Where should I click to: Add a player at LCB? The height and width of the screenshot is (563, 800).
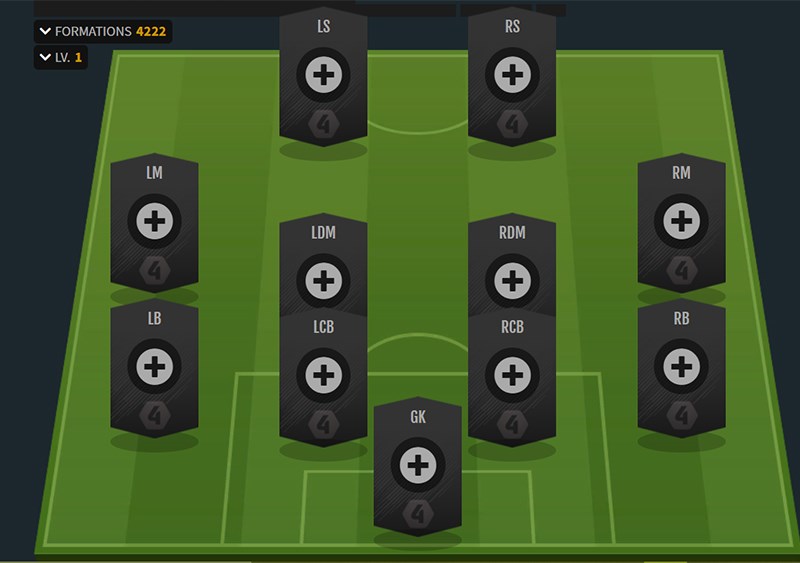(323, 376)
